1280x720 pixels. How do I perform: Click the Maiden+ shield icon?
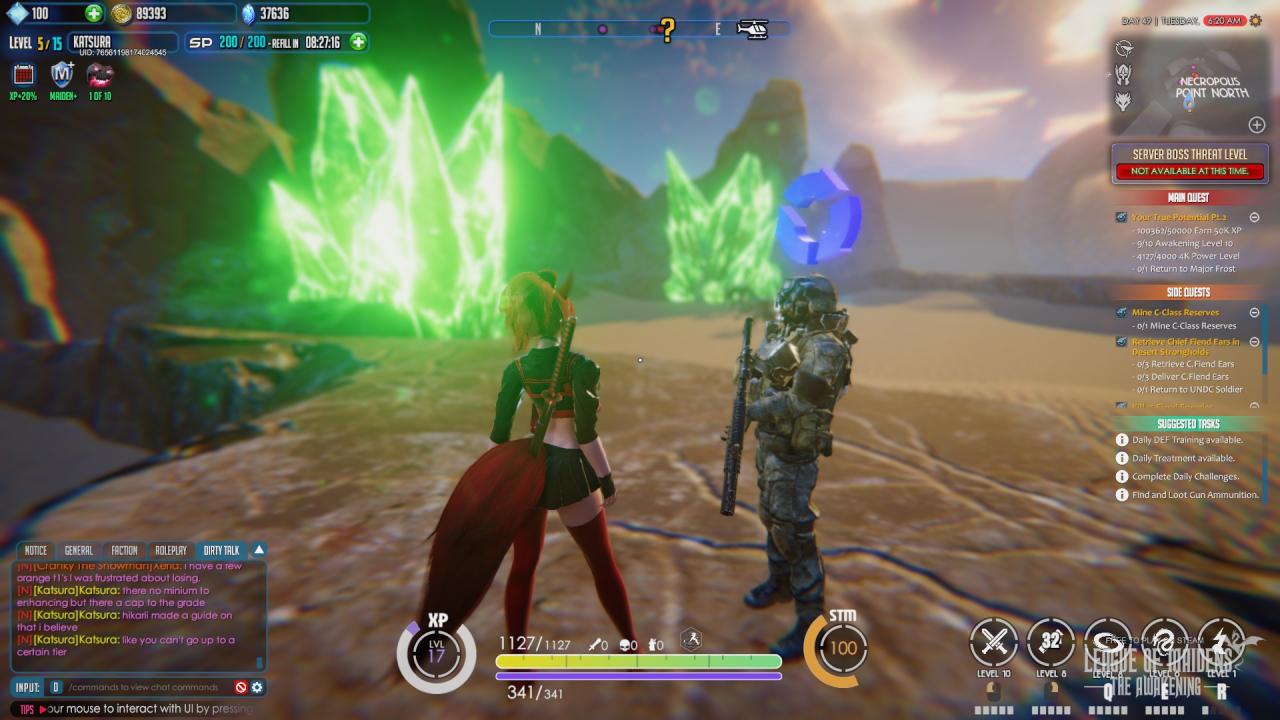click(62, 75)
